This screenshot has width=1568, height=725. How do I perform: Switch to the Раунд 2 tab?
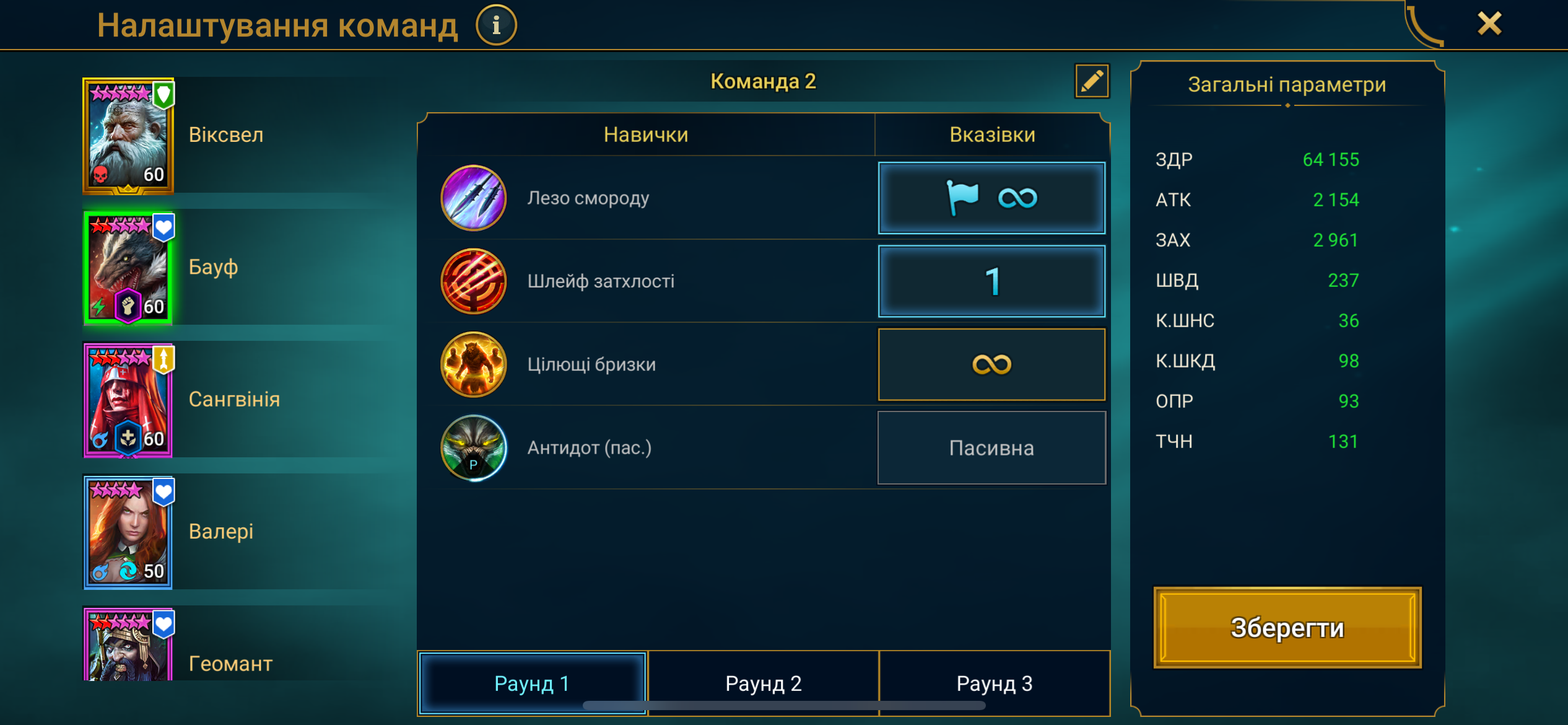763,683
